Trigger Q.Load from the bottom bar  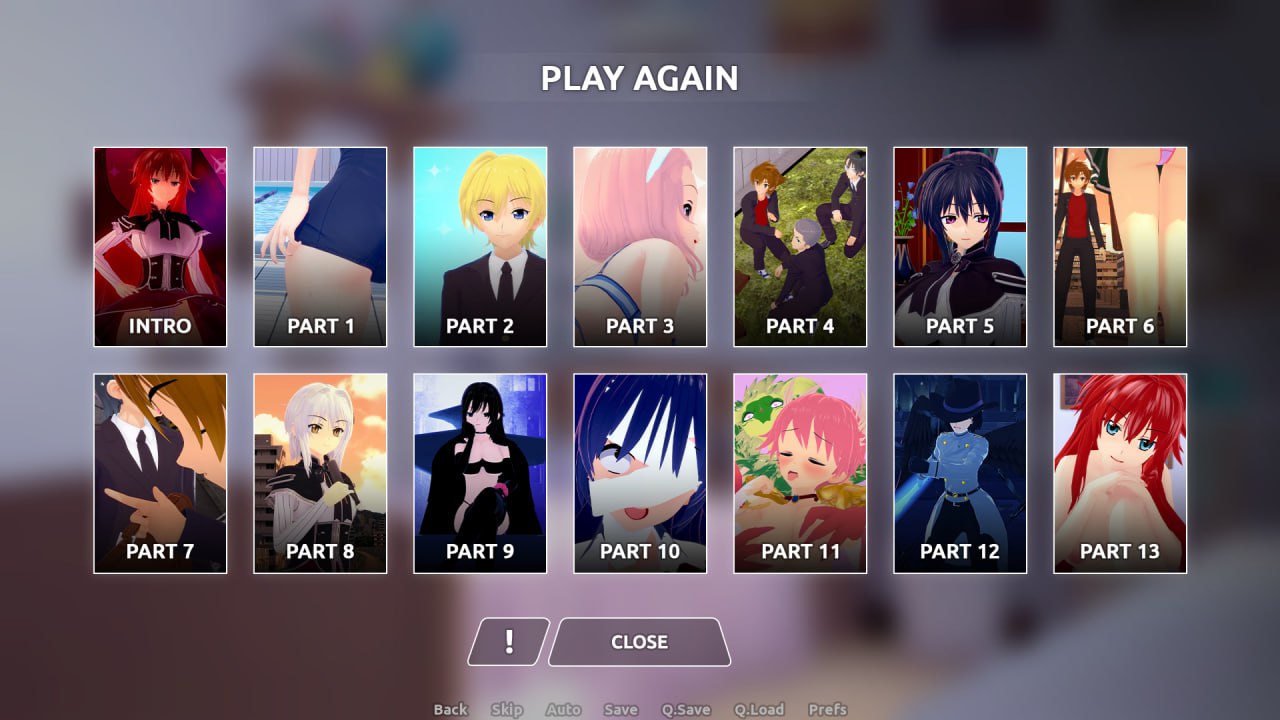763,709
